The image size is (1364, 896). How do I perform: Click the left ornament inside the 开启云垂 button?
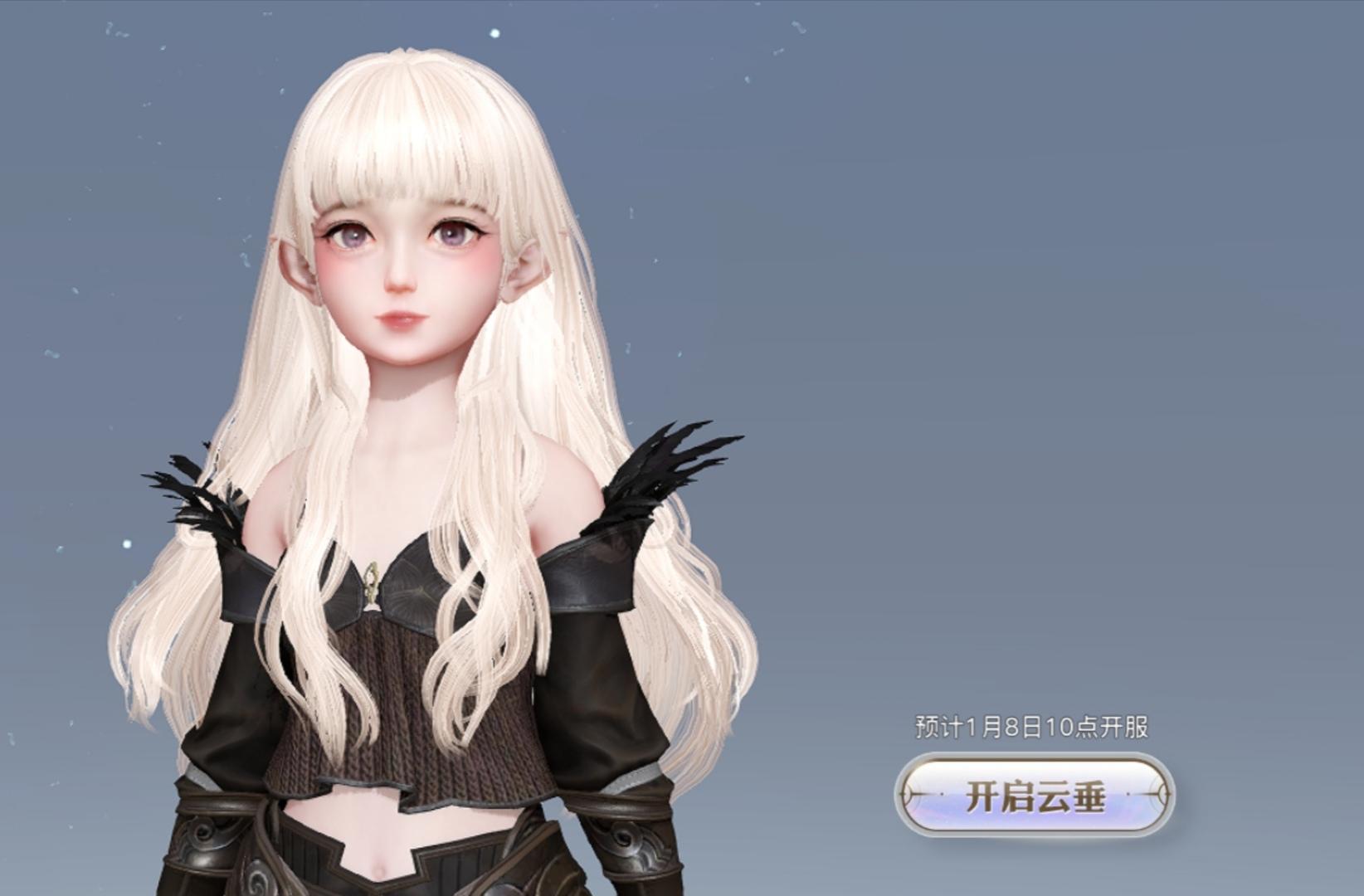point(923,795)
